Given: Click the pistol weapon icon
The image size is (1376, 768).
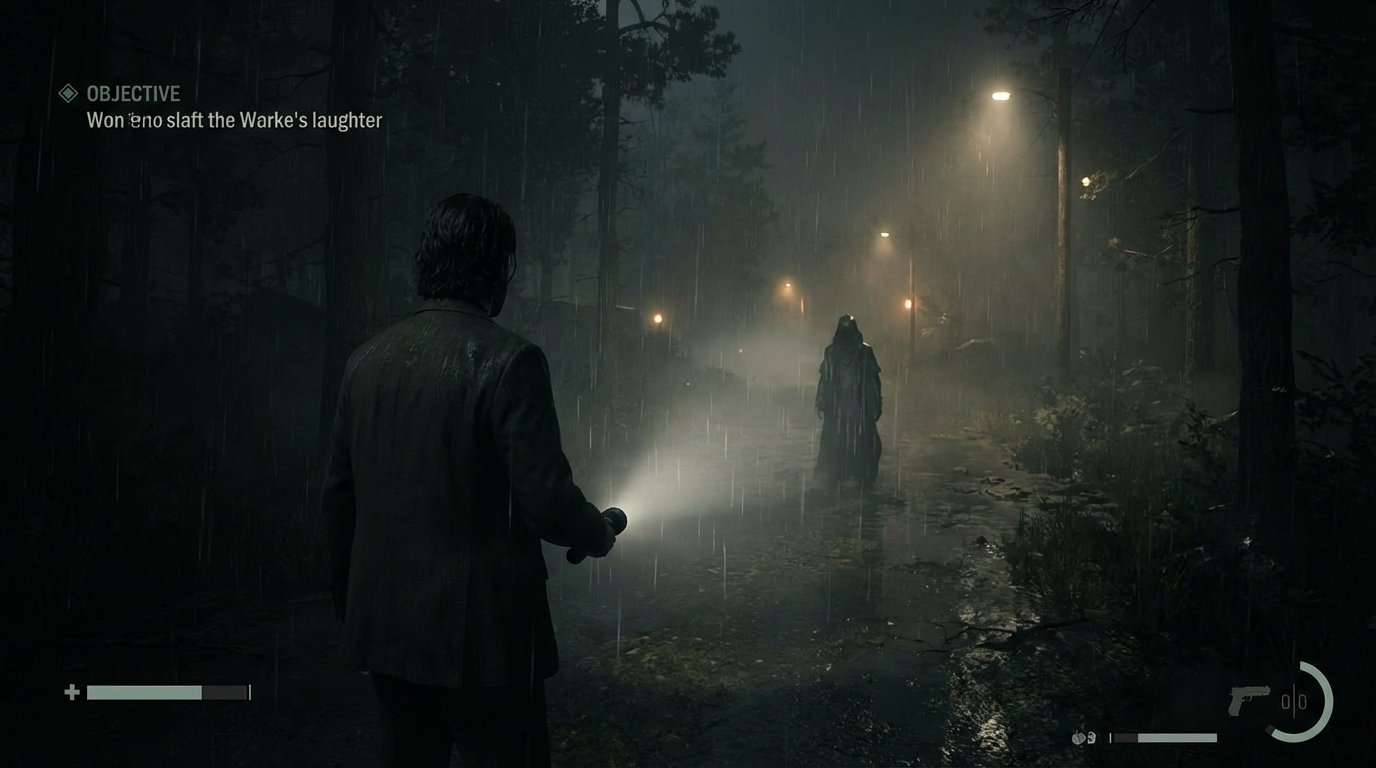Looking at the screenshot, I should point(1248,698).
